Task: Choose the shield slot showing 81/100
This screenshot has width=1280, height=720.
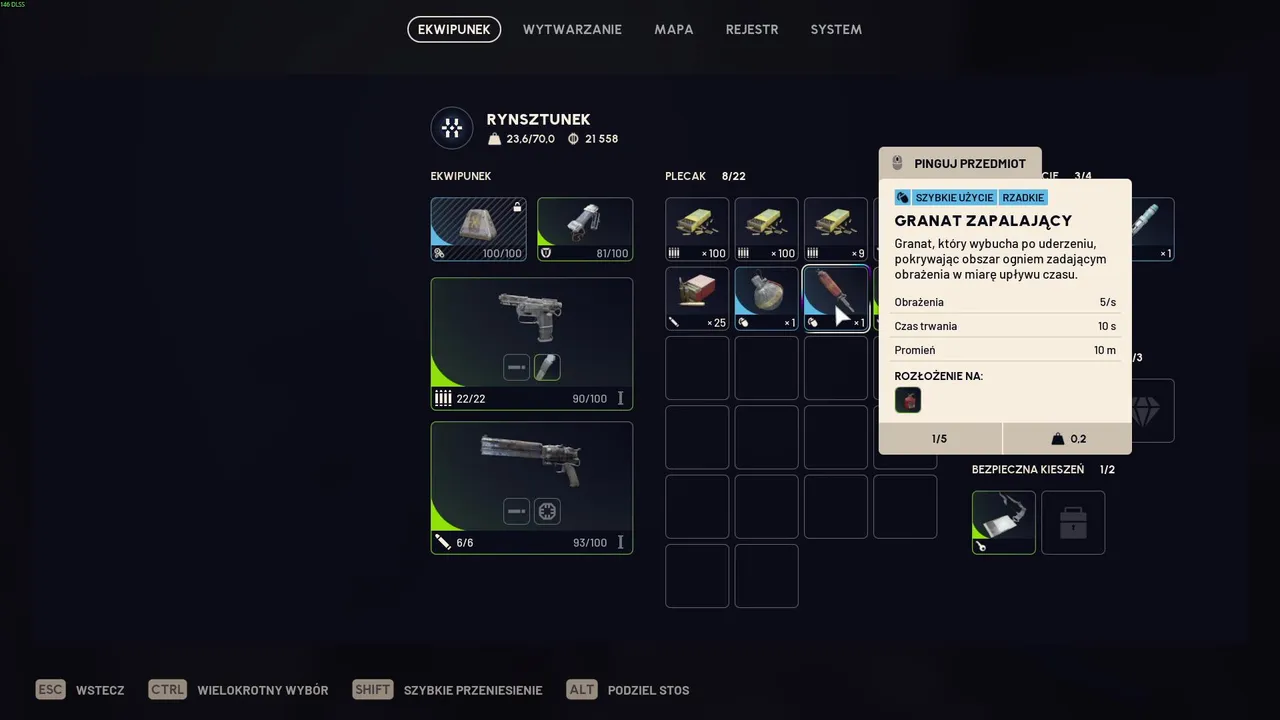Action: click(585, 229)
